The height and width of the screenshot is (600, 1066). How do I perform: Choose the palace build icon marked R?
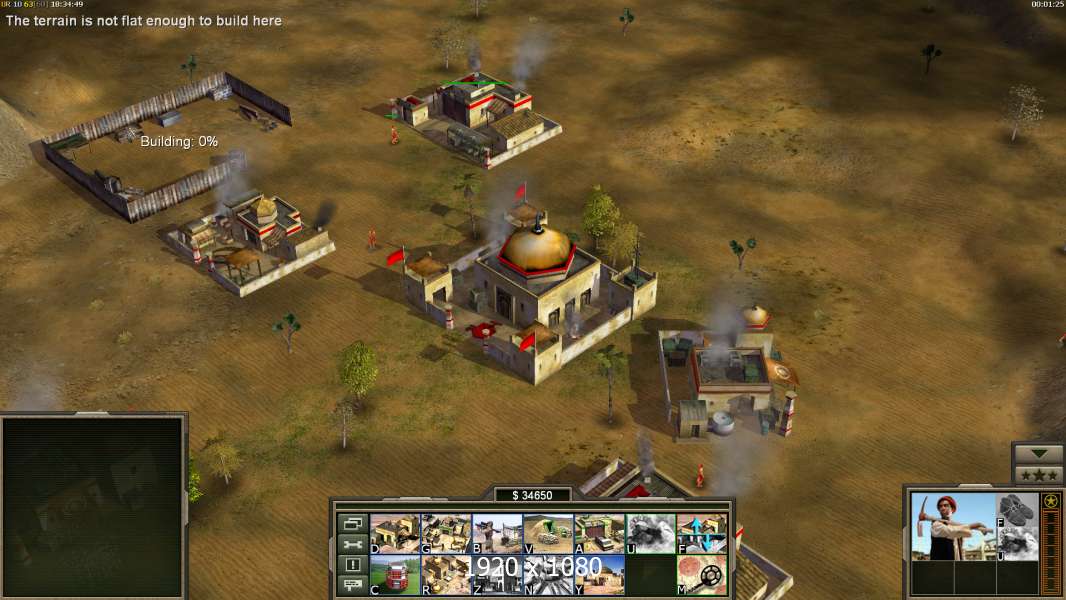[446, 575]
